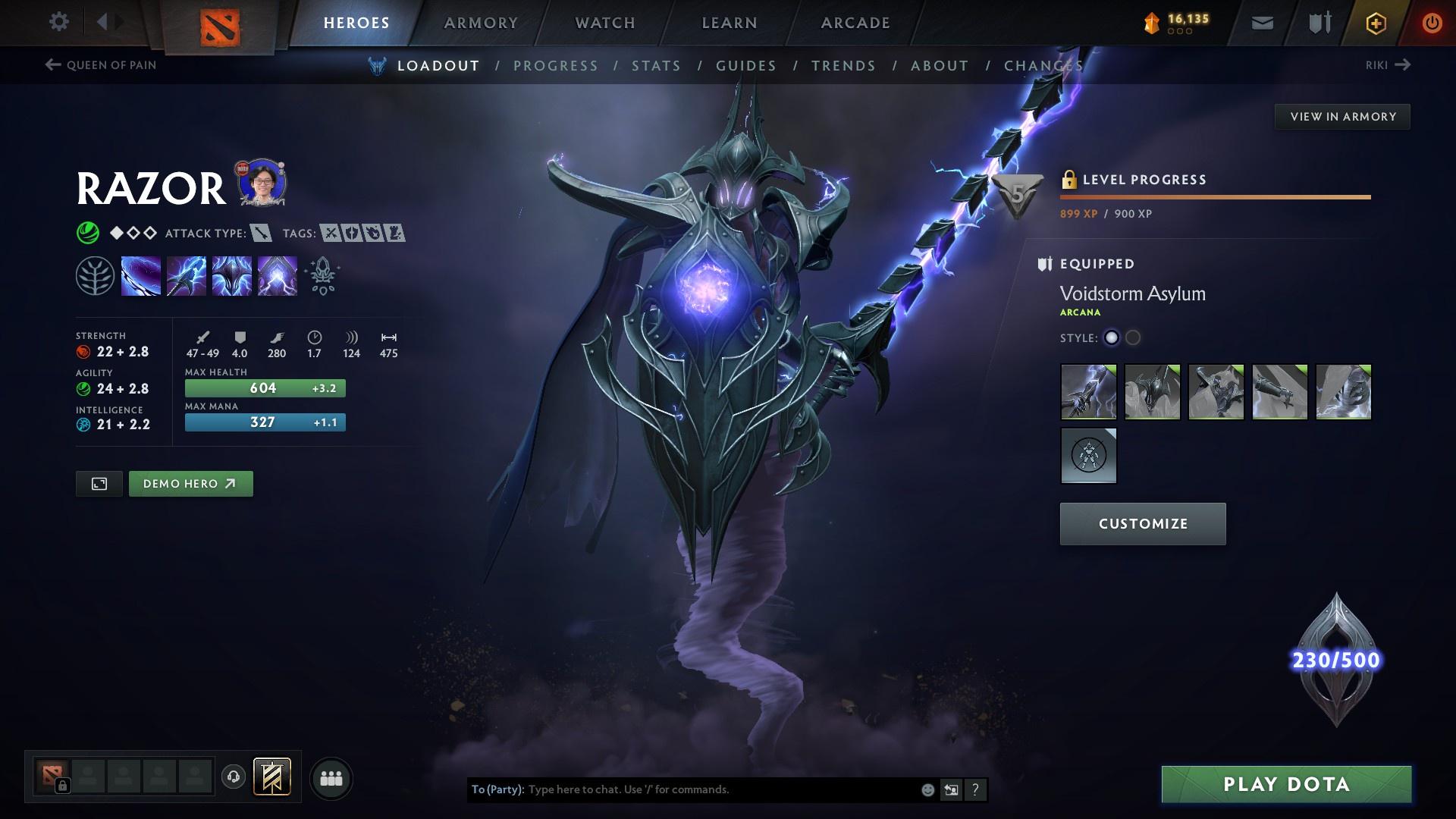Go back to Queen of Pain hero page
1456x819 pixels.
coord(101,65)
